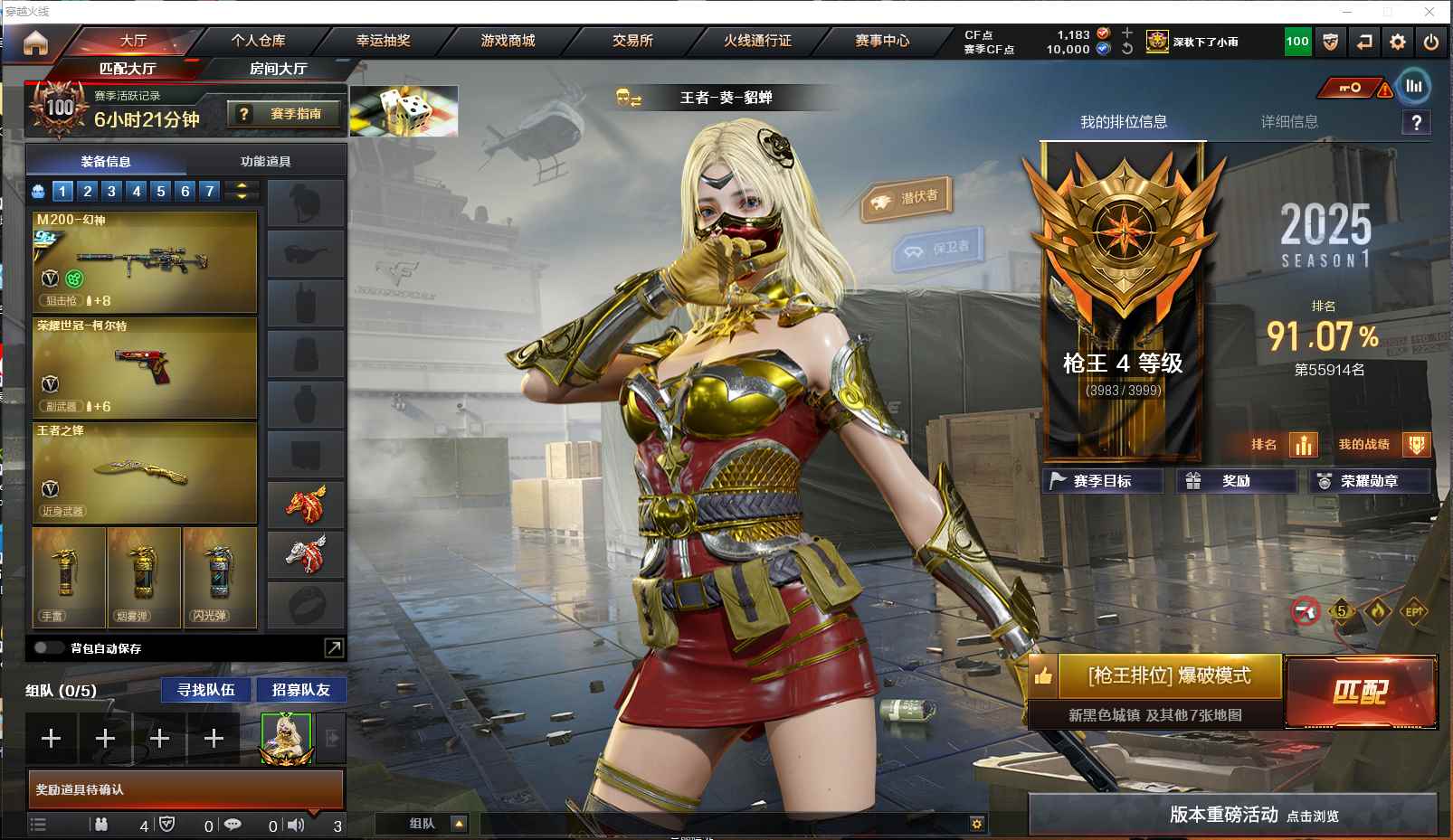Show the 详细信息 detailed info tab

(1289, 122)
